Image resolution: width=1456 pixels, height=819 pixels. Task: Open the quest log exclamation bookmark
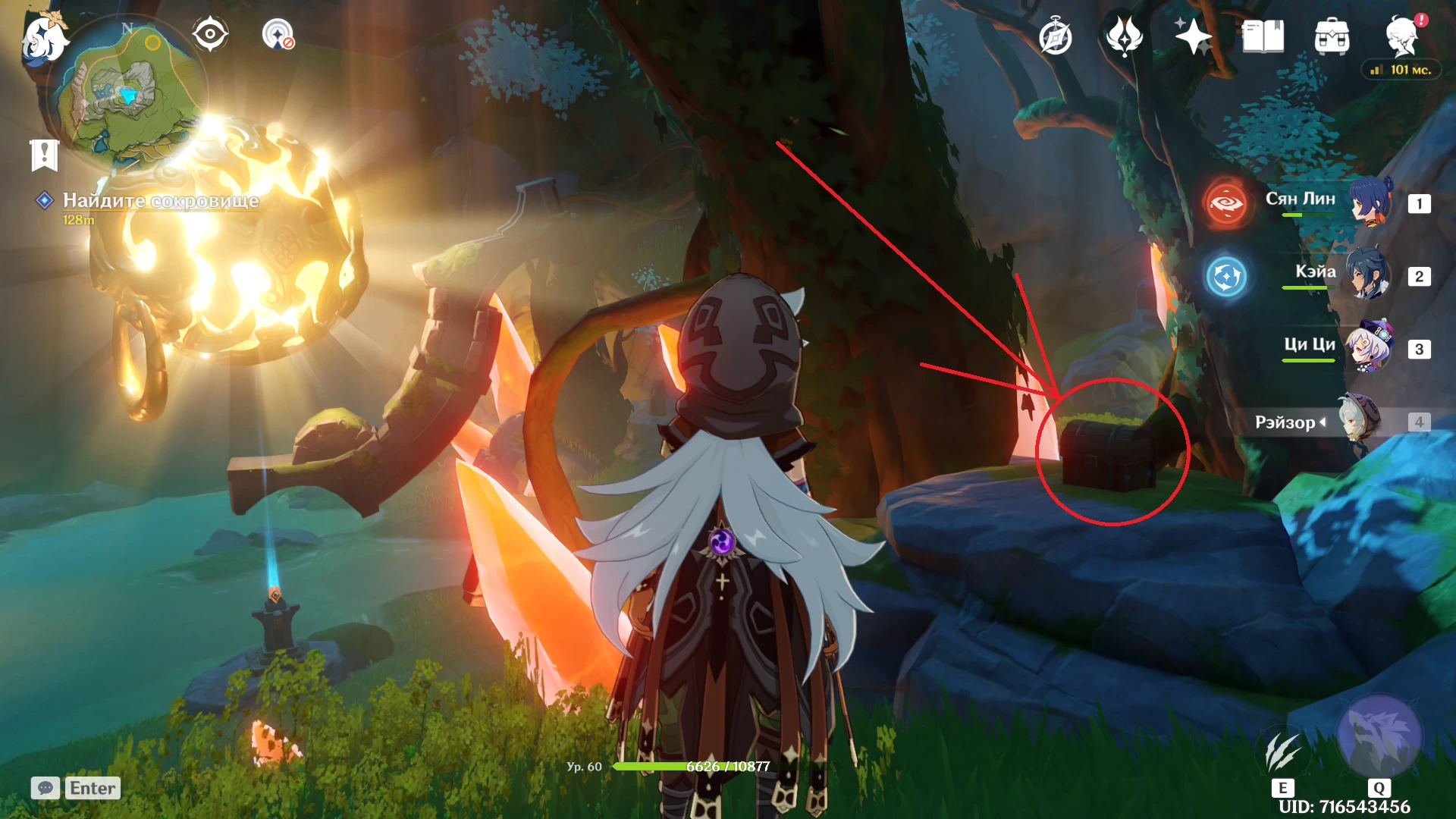click(44, 155)
